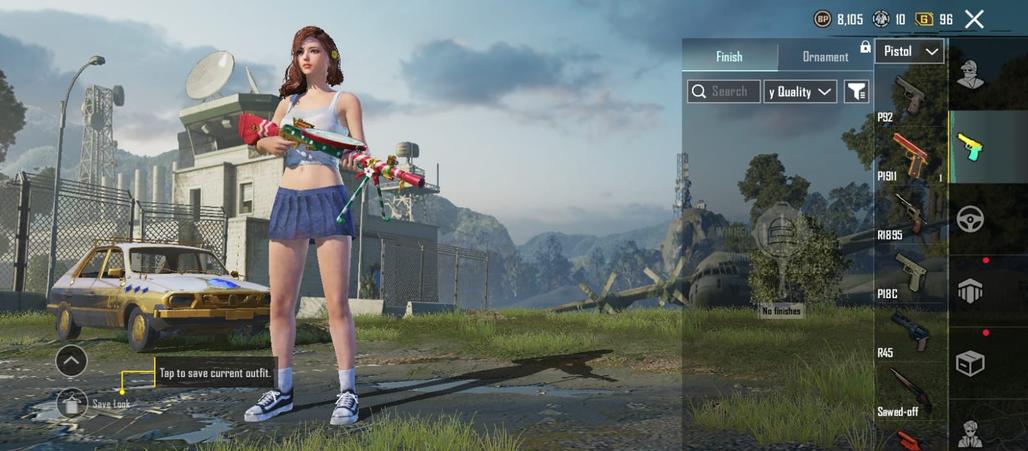1028x451 pixels.
Task: Open the vehicle steering wheel category
Action: click(970, 219)
